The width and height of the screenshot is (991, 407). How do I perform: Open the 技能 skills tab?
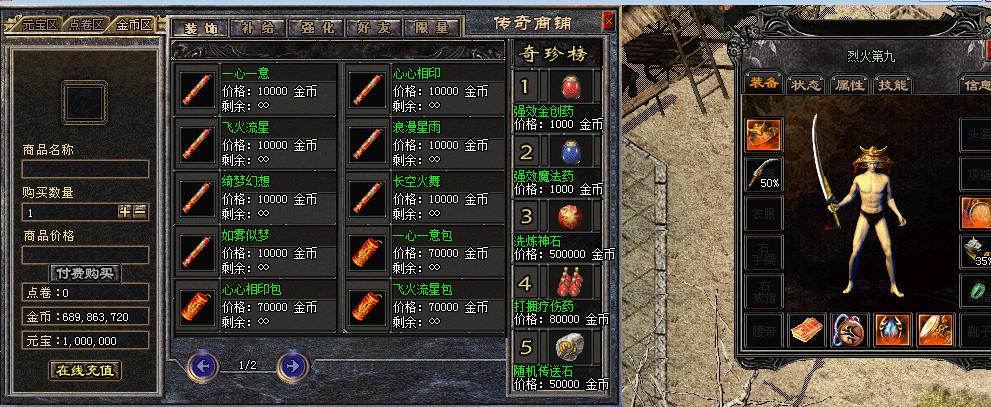(x=892, y=85)
